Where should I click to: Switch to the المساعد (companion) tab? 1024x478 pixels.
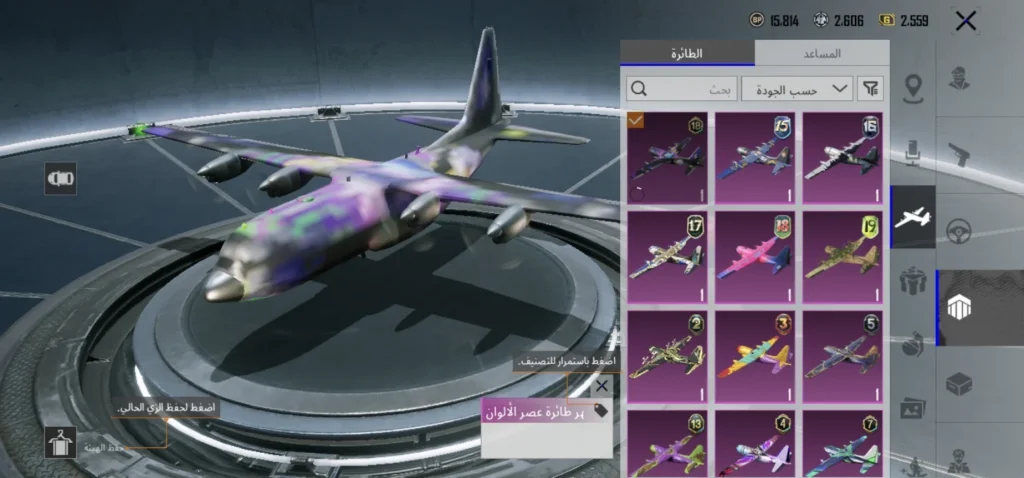point(821,53)
